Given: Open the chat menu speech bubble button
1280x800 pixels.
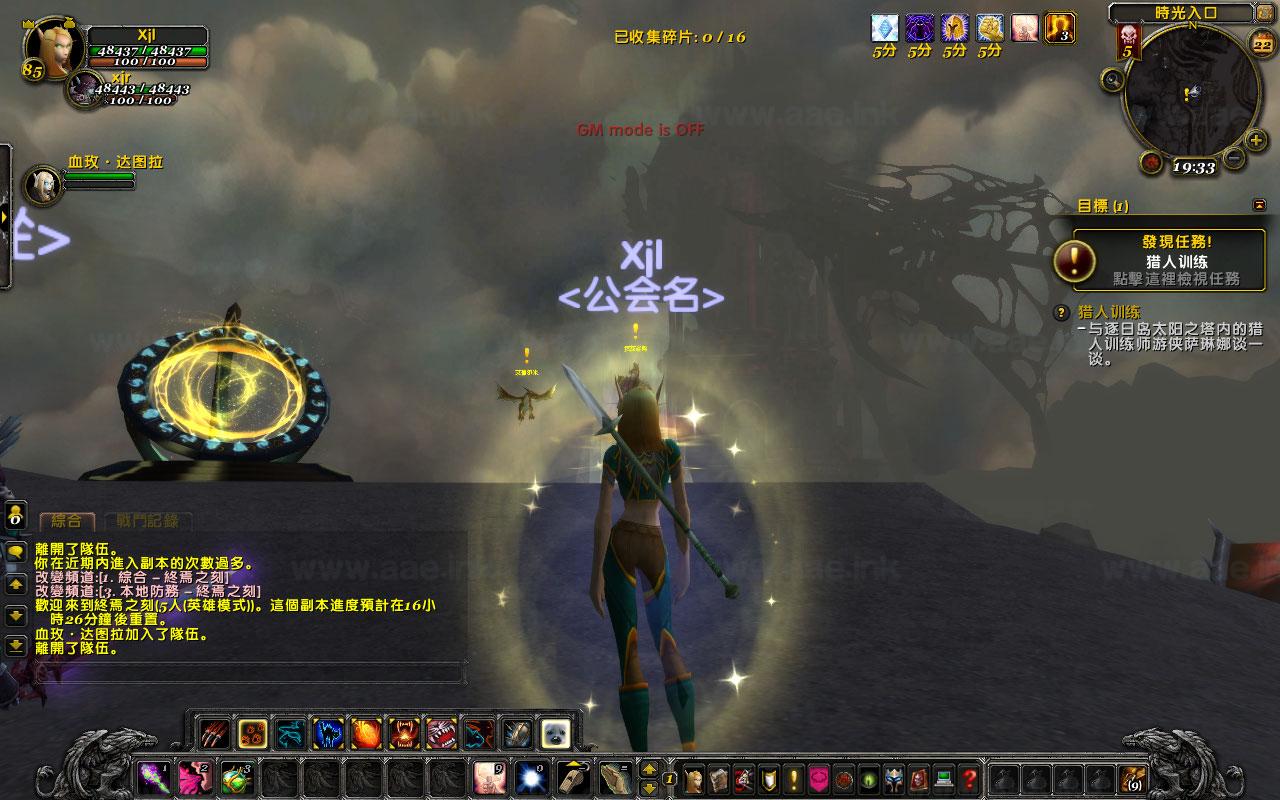Looking at the screenshot, I should click(x=16, y=552).
